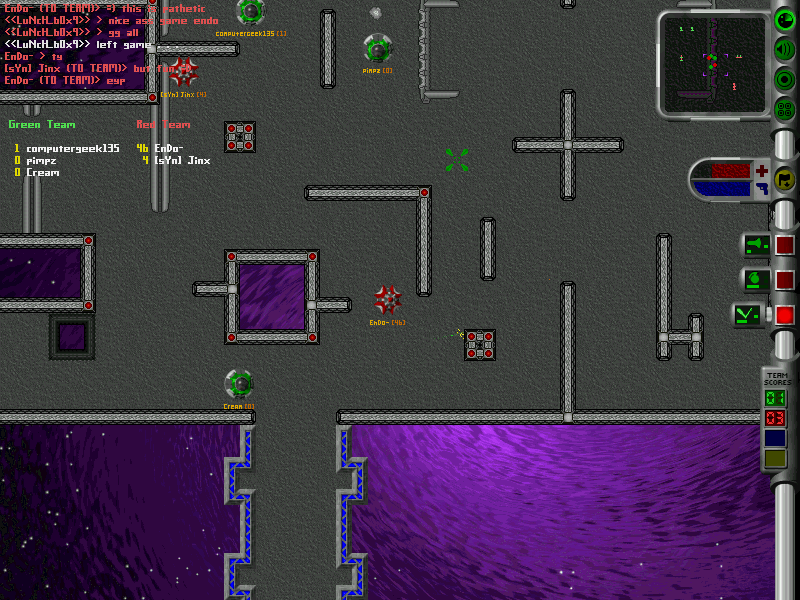Click the green concentric circle button

[785, 79]
